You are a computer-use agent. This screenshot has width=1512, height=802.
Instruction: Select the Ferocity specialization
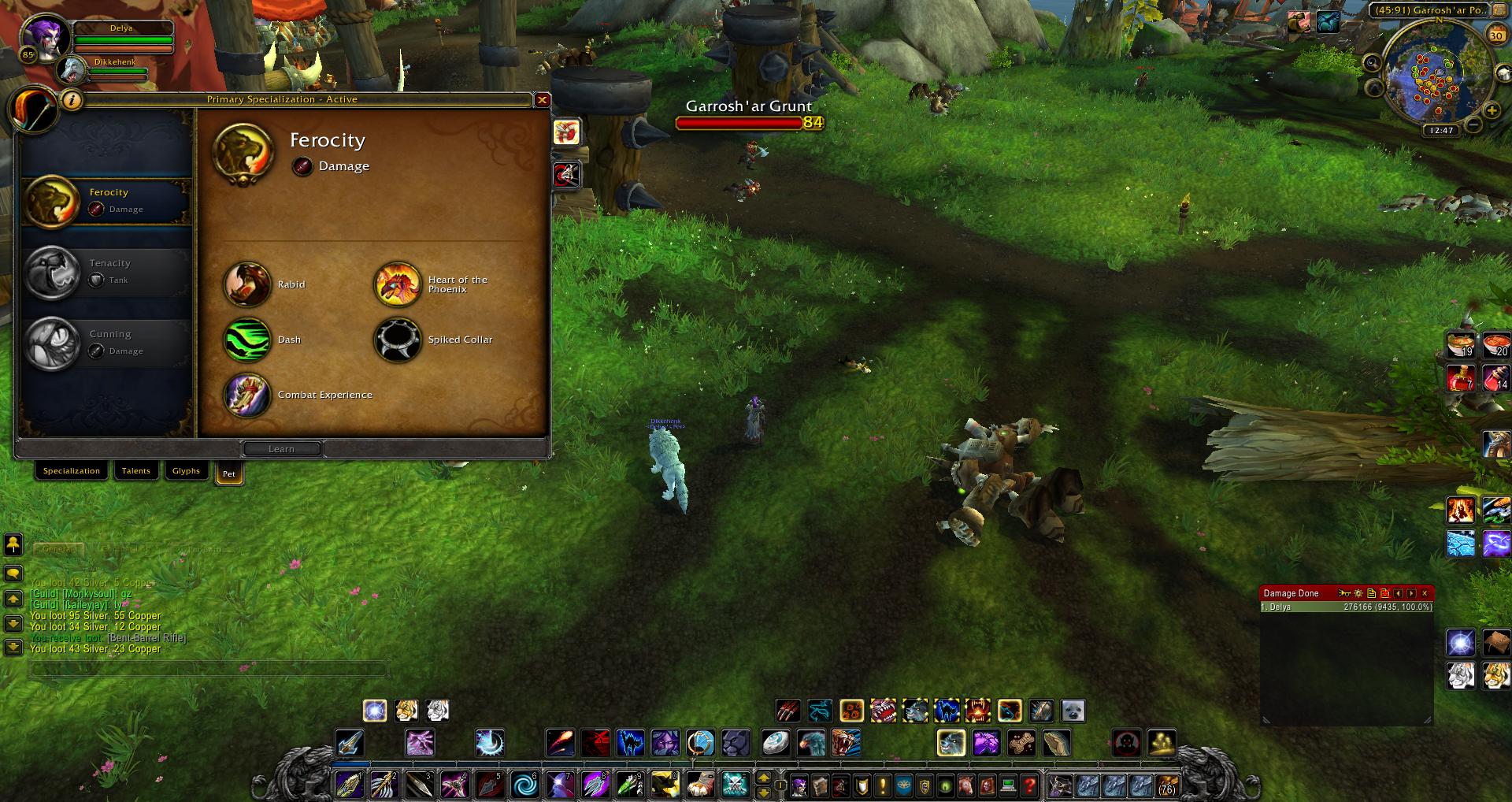[106, 202]
